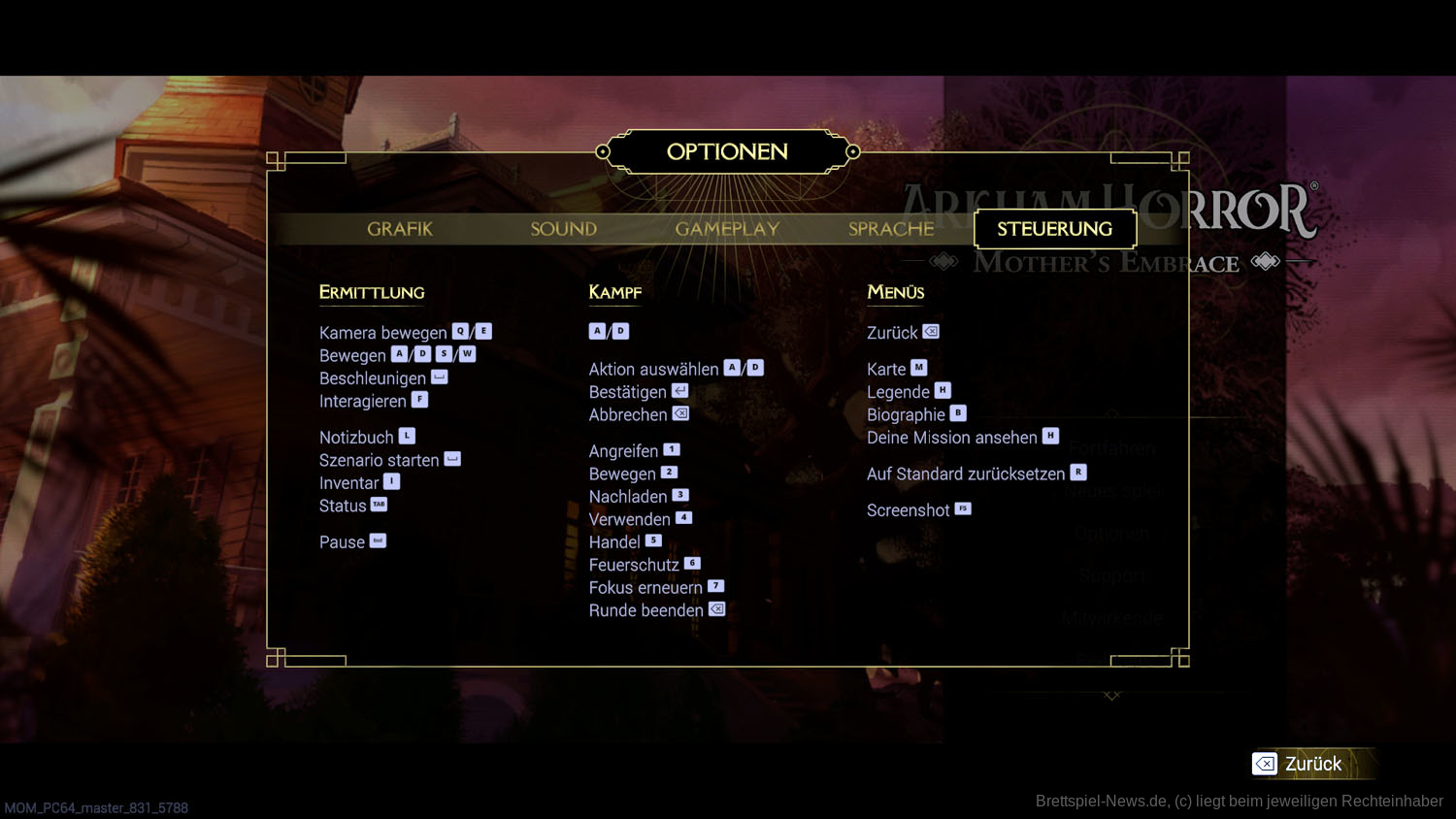Choose the Steuerung controls tab
1456x819 pixels.
[x=1054, y=229]
